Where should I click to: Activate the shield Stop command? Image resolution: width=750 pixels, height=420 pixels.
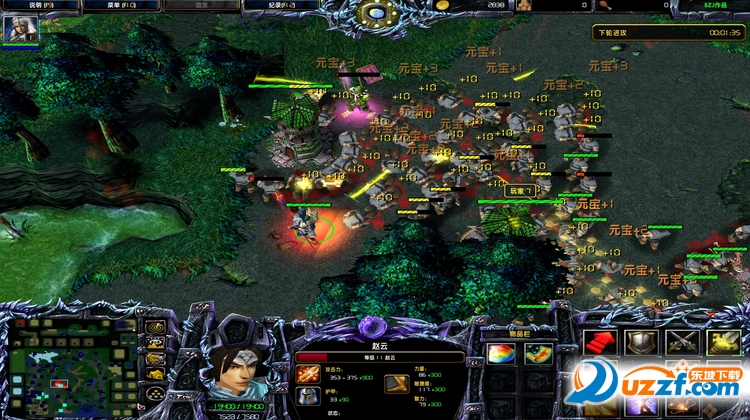click(641, 343)
